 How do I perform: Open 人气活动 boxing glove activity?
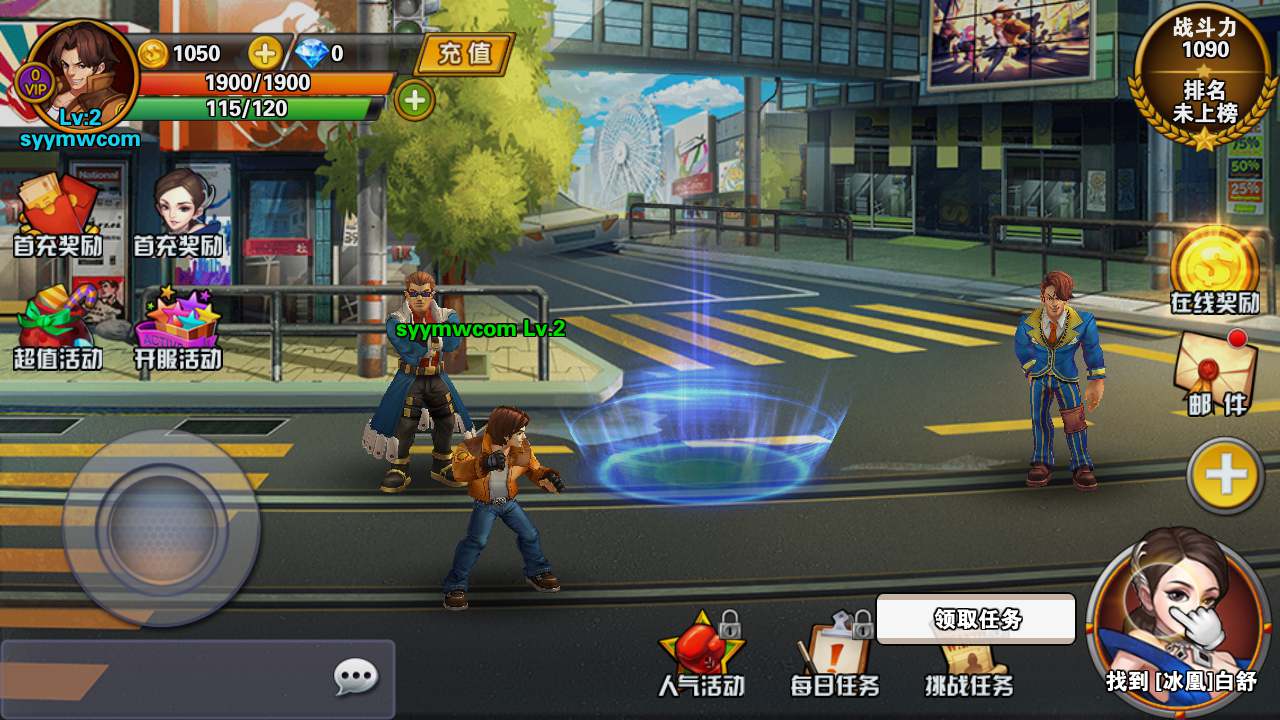coord(701,655)
